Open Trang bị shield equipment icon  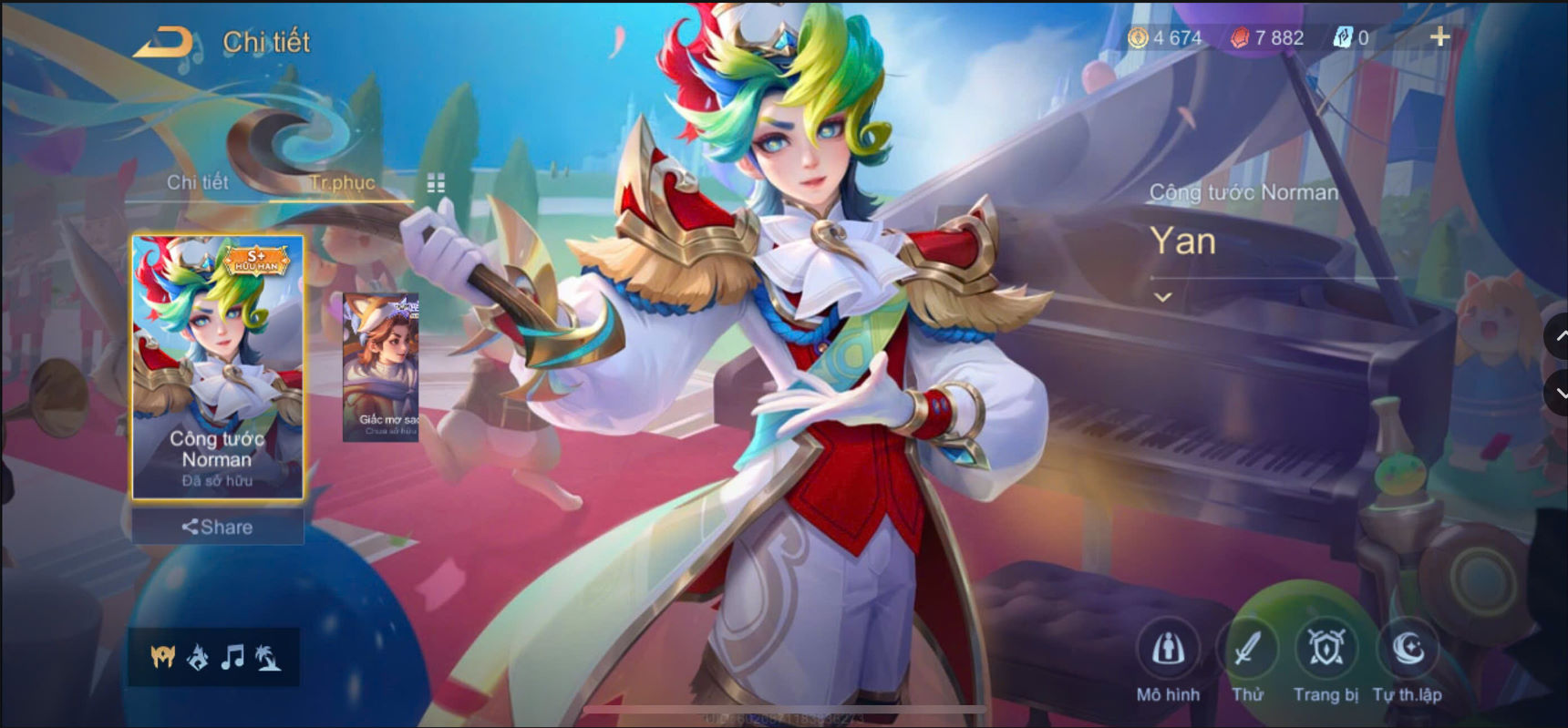point(1326,647)
